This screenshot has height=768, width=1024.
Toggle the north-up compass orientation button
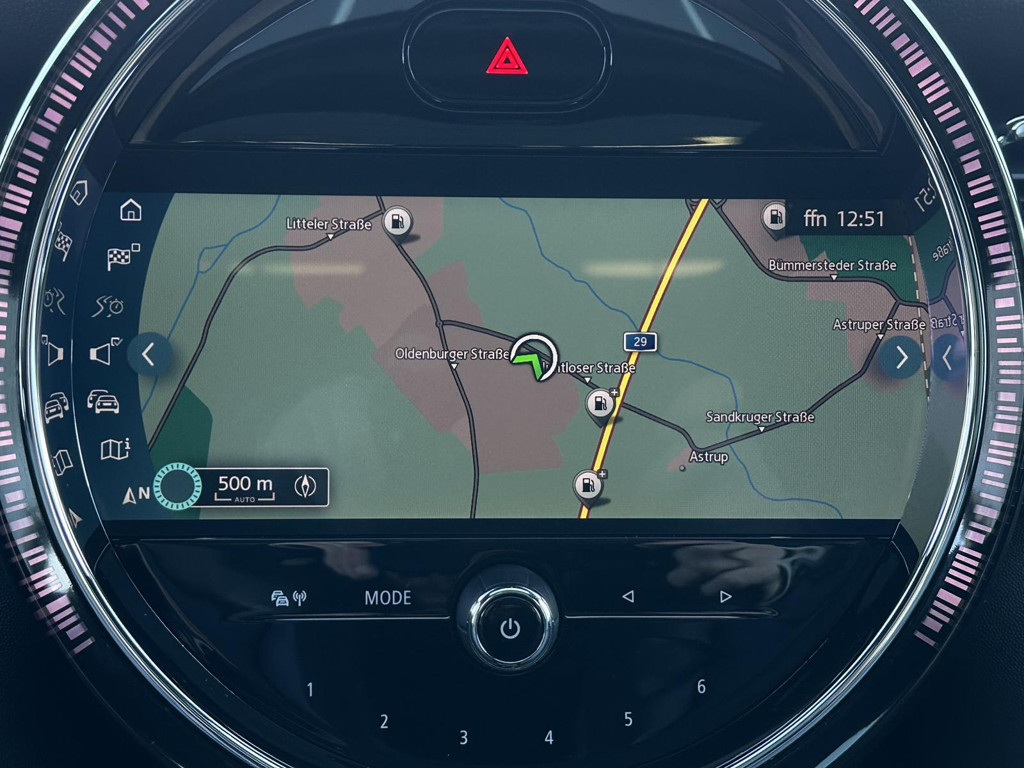308,486
